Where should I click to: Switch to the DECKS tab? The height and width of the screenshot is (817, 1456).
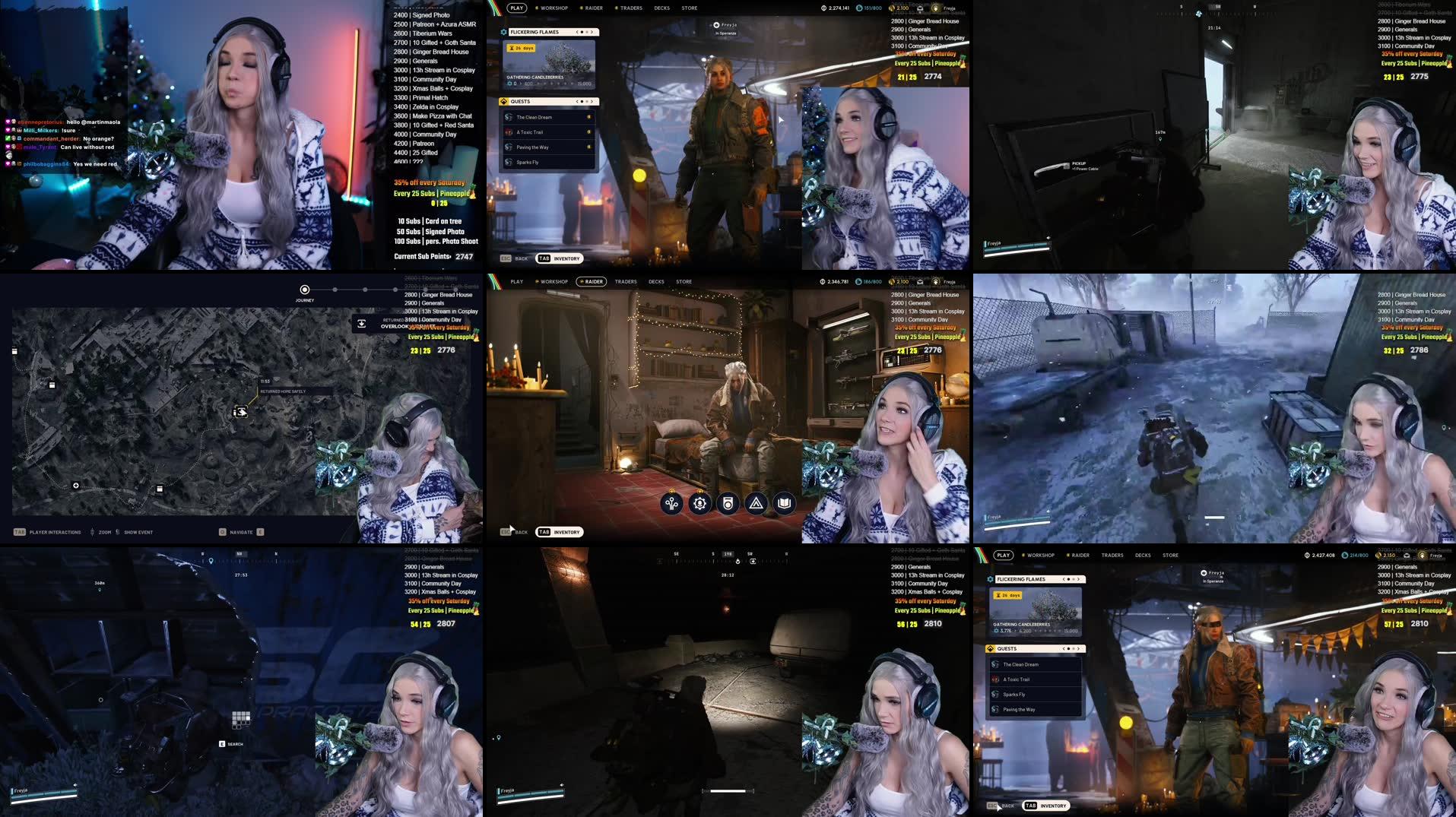coord(661,8)
